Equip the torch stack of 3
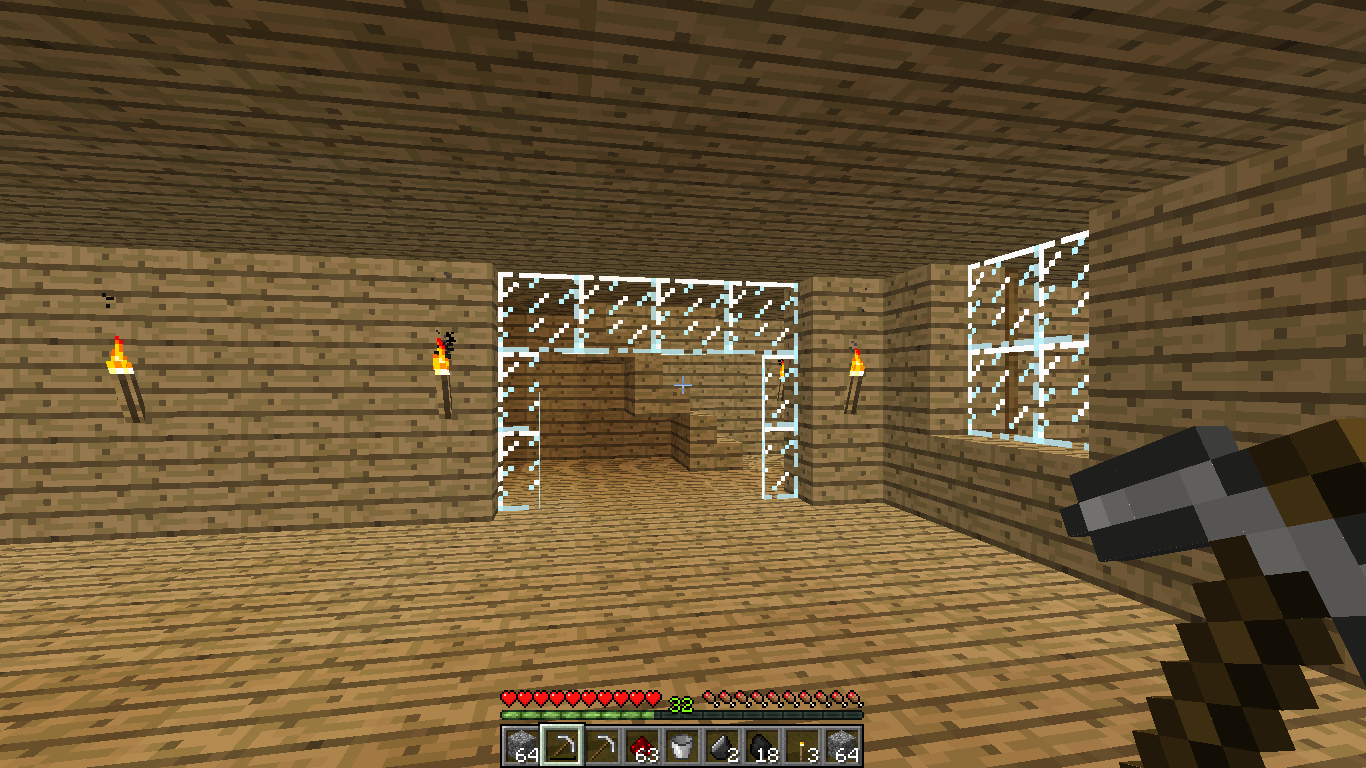 pos(802,746)
